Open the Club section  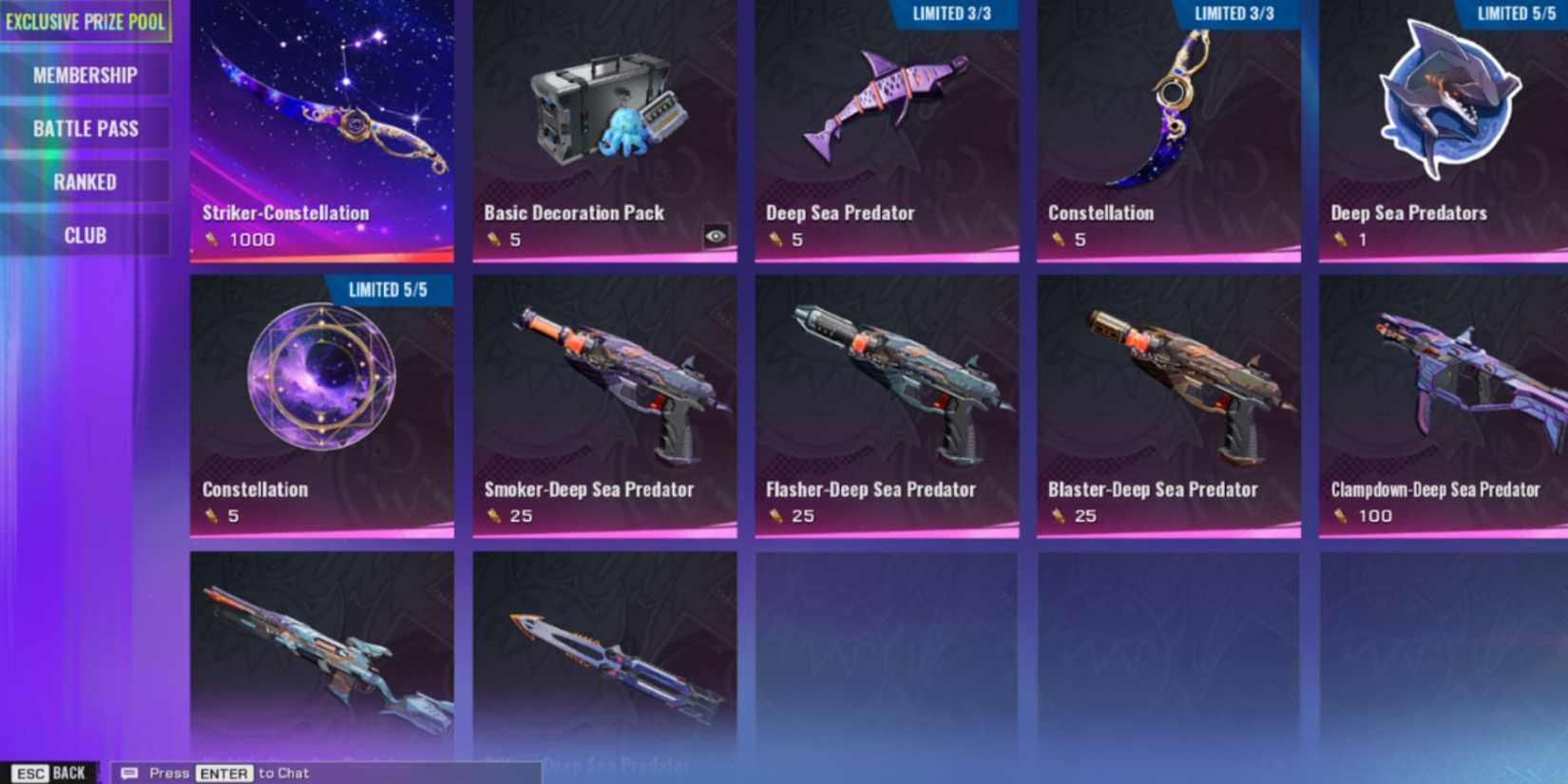coord(86,234)
